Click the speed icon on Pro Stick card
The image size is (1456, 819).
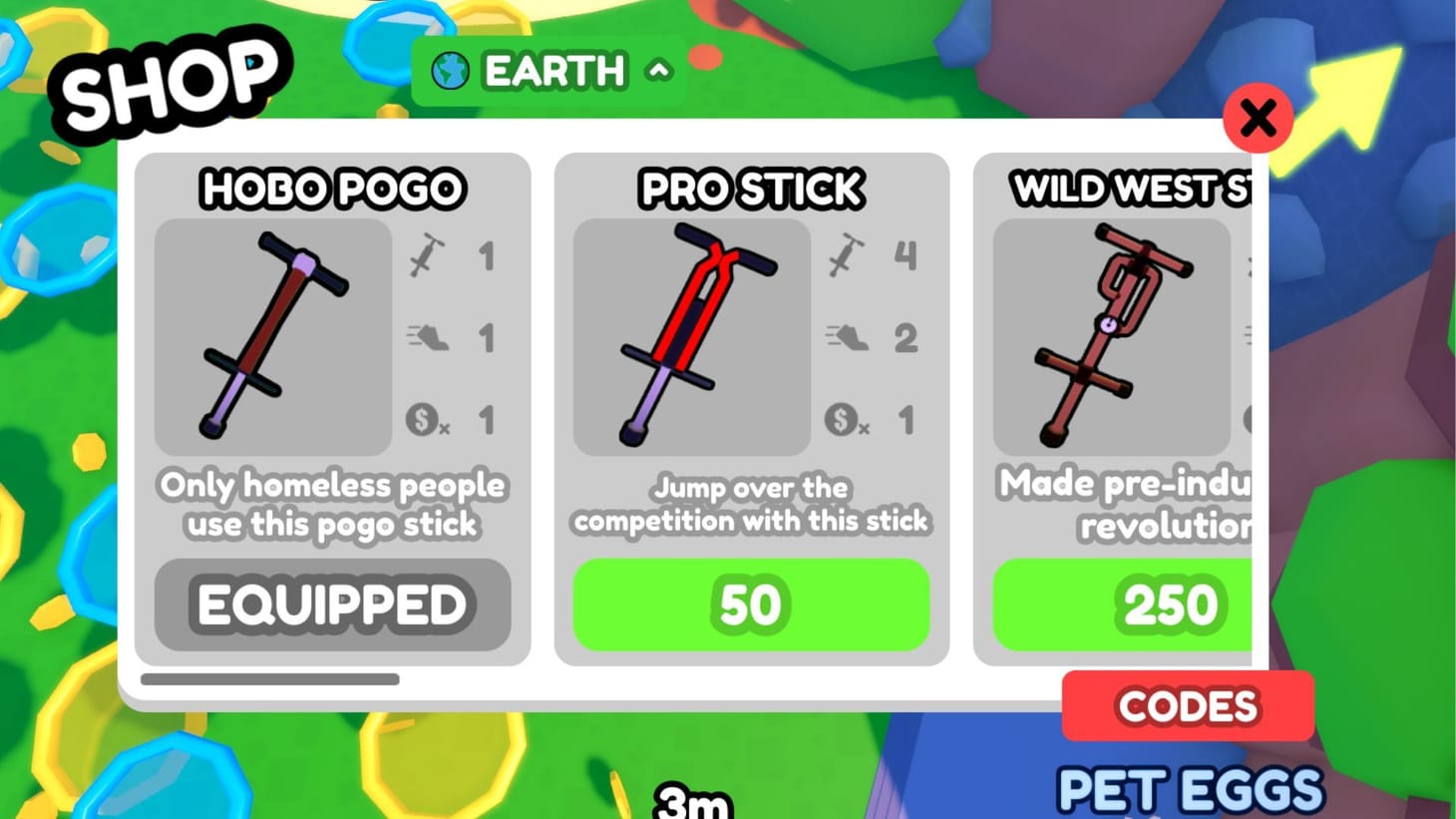tap(846, 338)
